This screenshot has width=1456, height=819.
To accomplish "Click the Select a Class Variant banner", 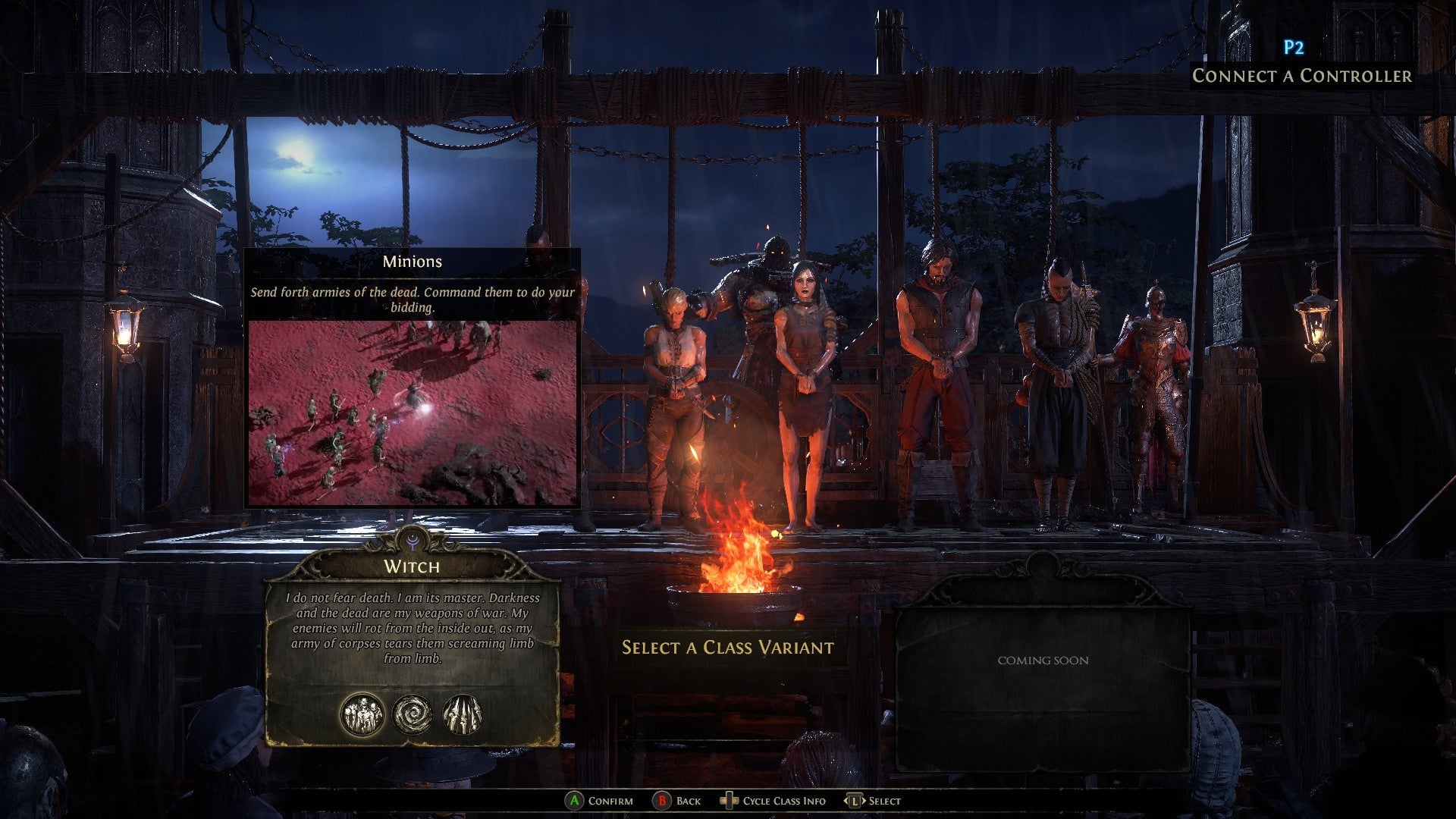I will click(x=726, y=648).
